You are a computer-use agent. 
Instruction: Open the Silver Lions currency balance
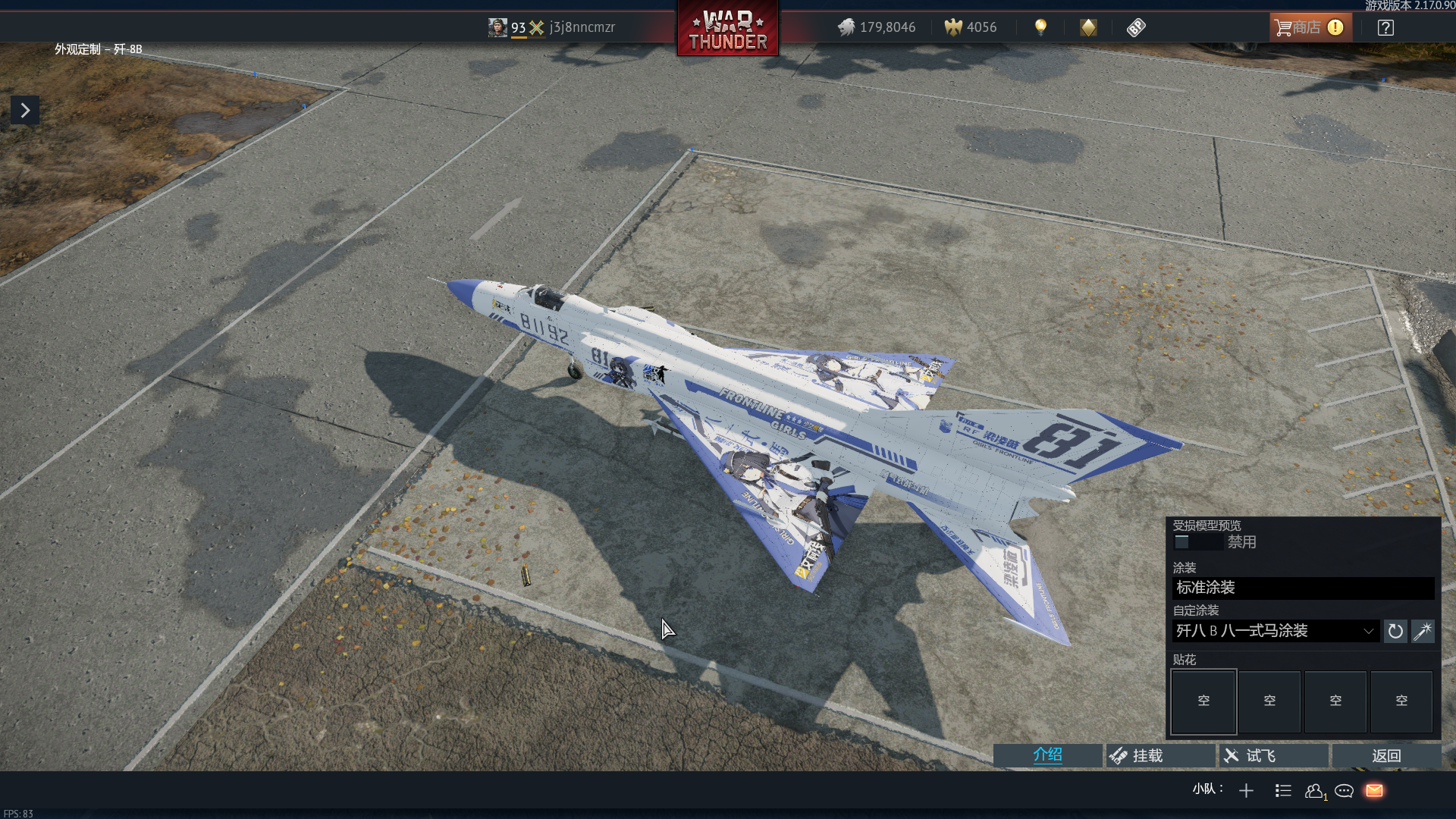click(877, 27)
